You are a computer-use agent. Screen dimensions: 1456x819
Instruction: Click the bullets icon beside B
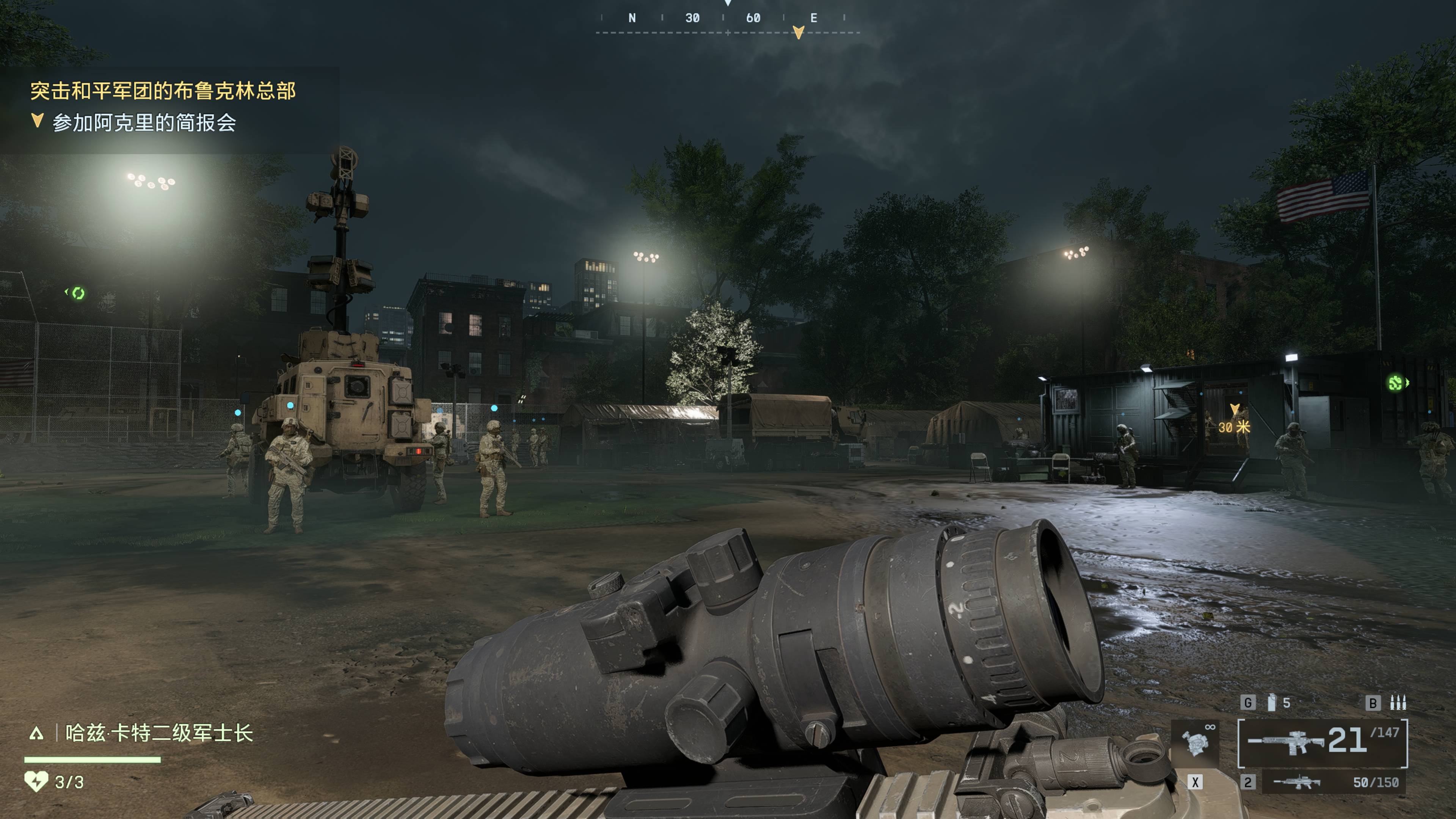pos(1398,703)
